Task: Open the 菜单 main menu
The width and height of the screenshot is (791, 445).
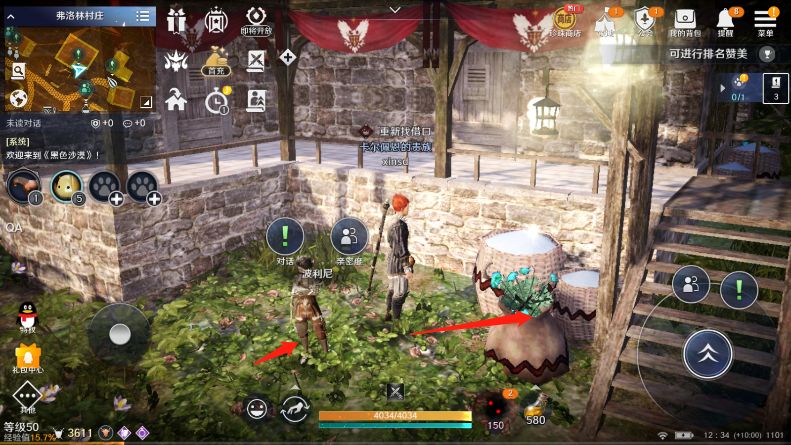Action: (765, 20)
